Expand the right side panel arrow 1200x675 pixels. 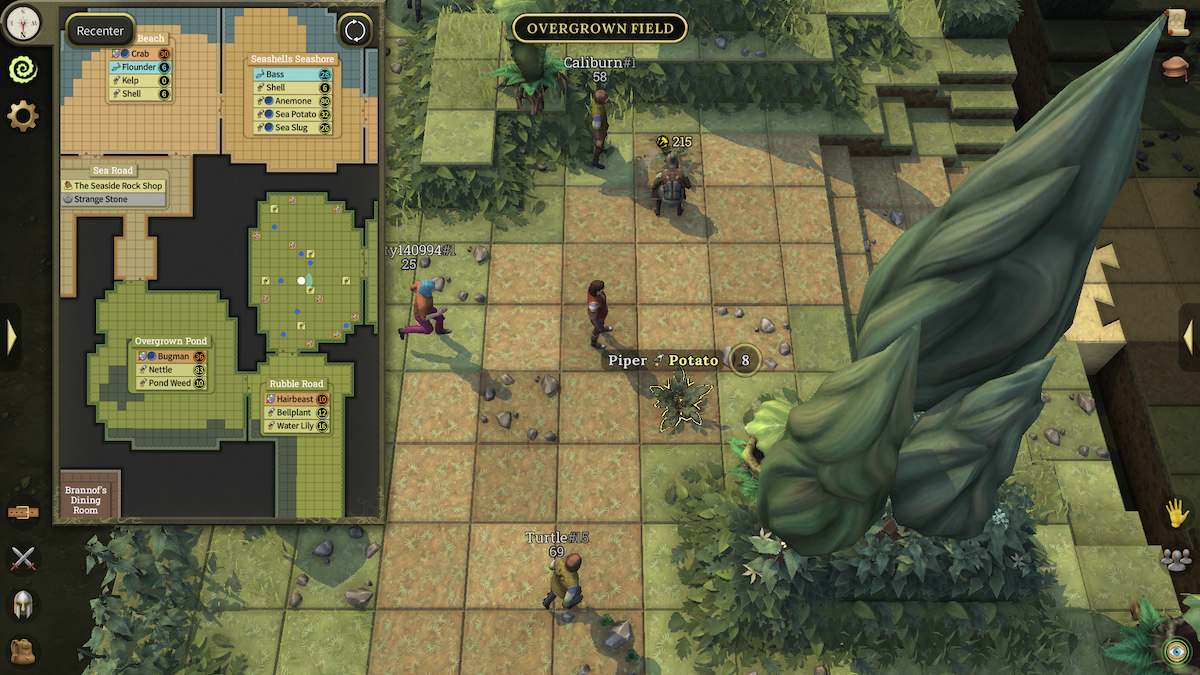(1188, 337)
